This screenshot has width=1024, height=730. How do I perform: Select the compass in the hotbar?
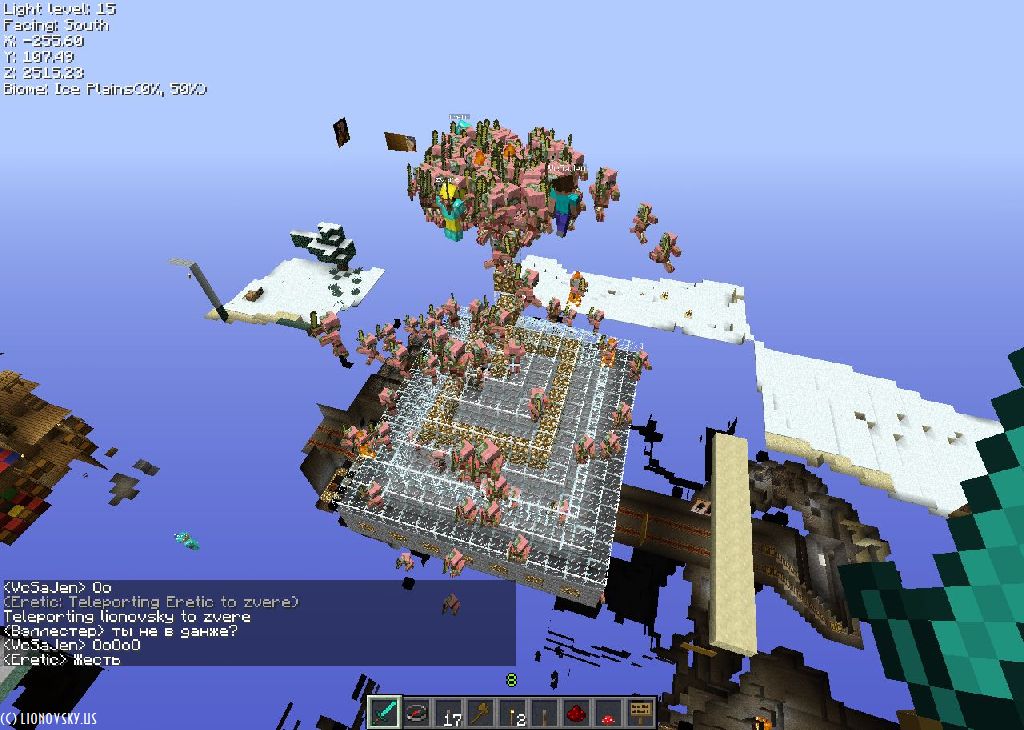[417, 712]
